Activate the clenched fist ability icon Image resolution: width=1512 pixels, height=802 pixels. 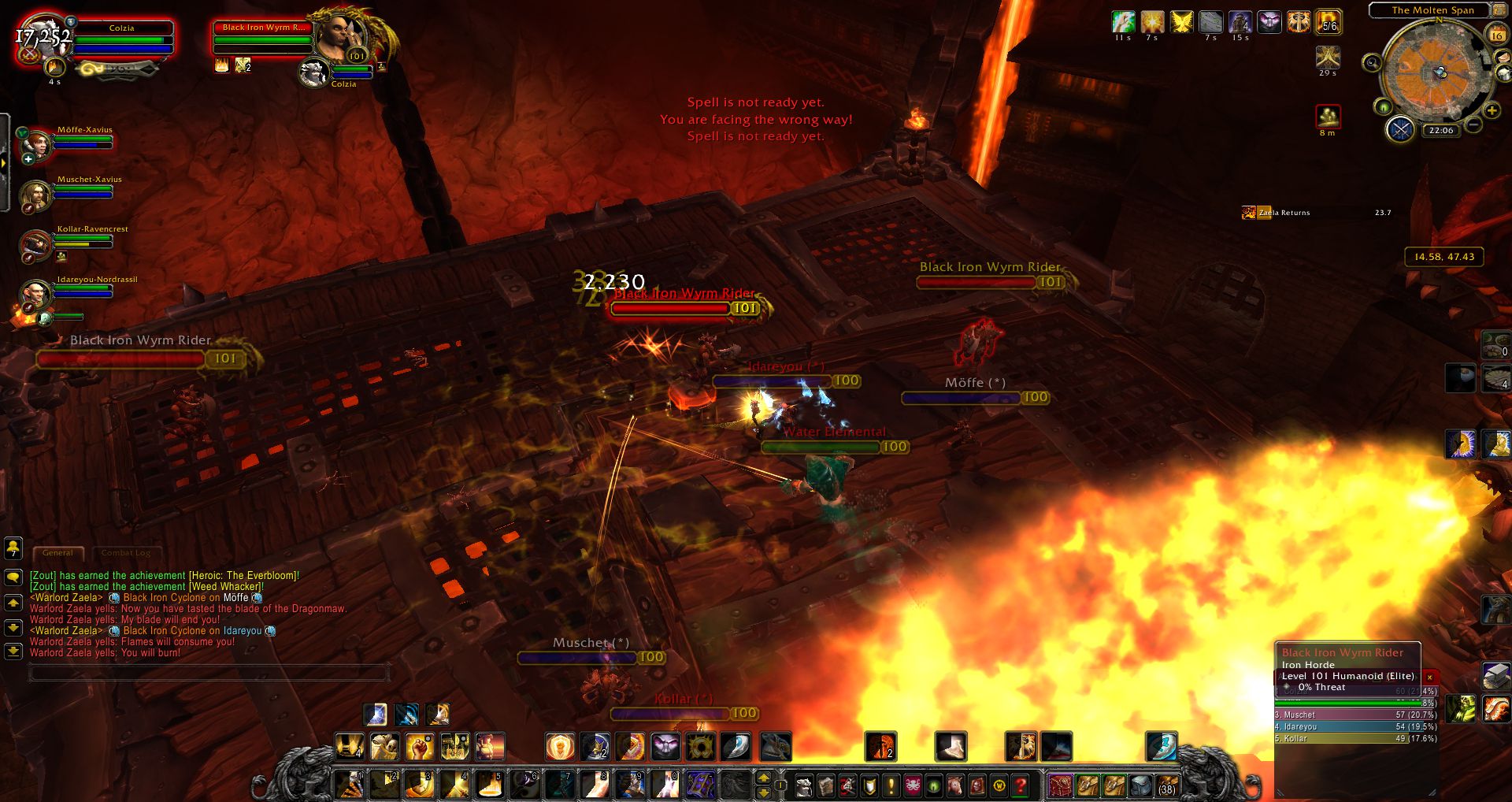coord(420,746)
